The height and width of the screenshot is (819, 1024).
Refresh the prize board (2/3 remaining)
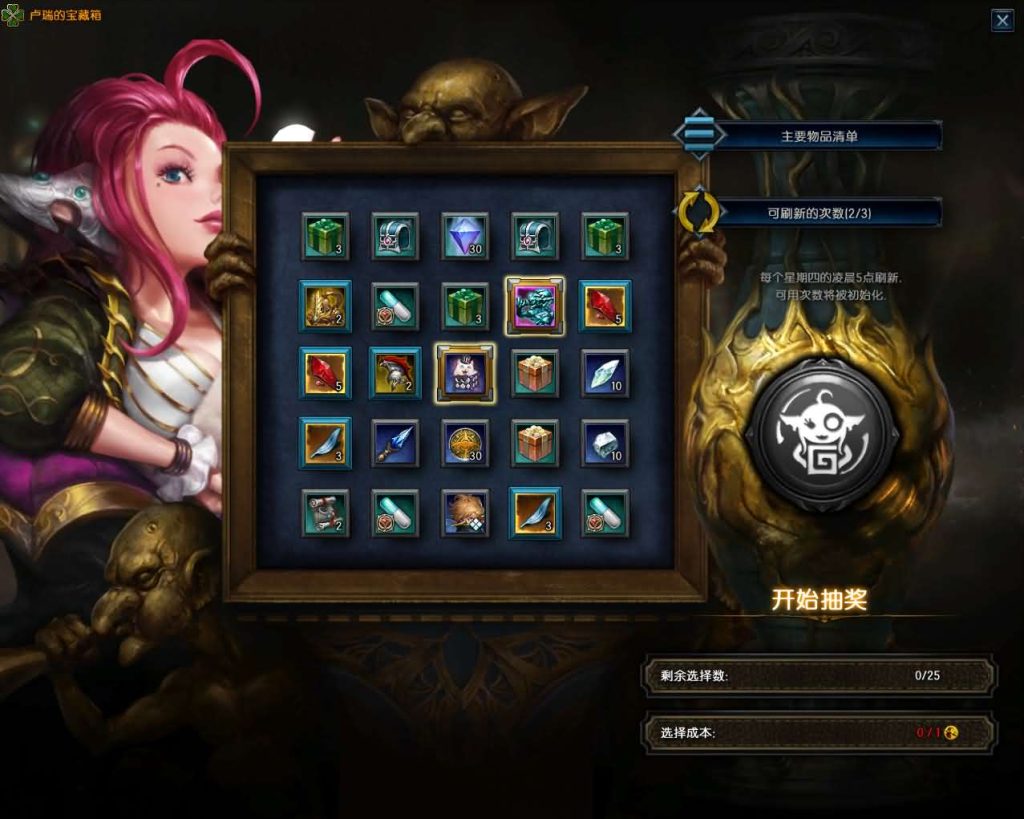(699, 212)
